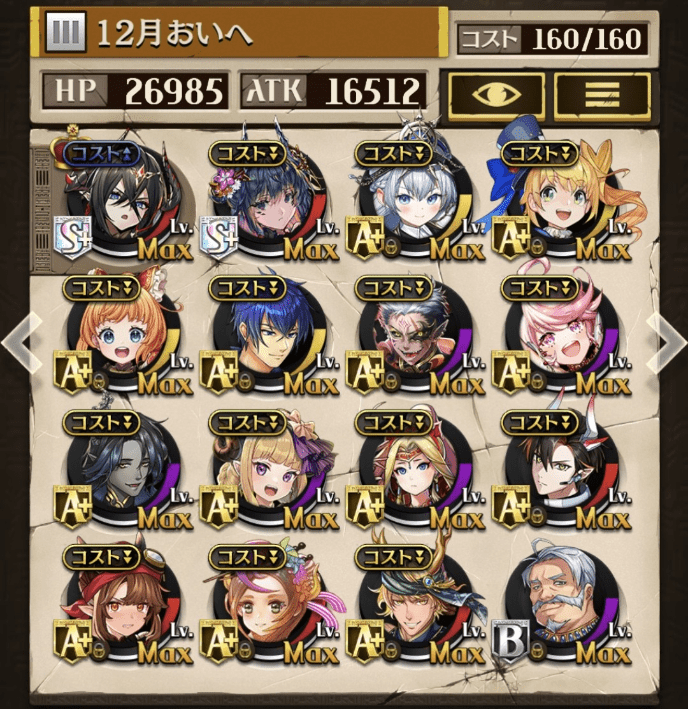Choose the blonde man with antler headpiece
The image size is (688, 709).
(410, 605)
